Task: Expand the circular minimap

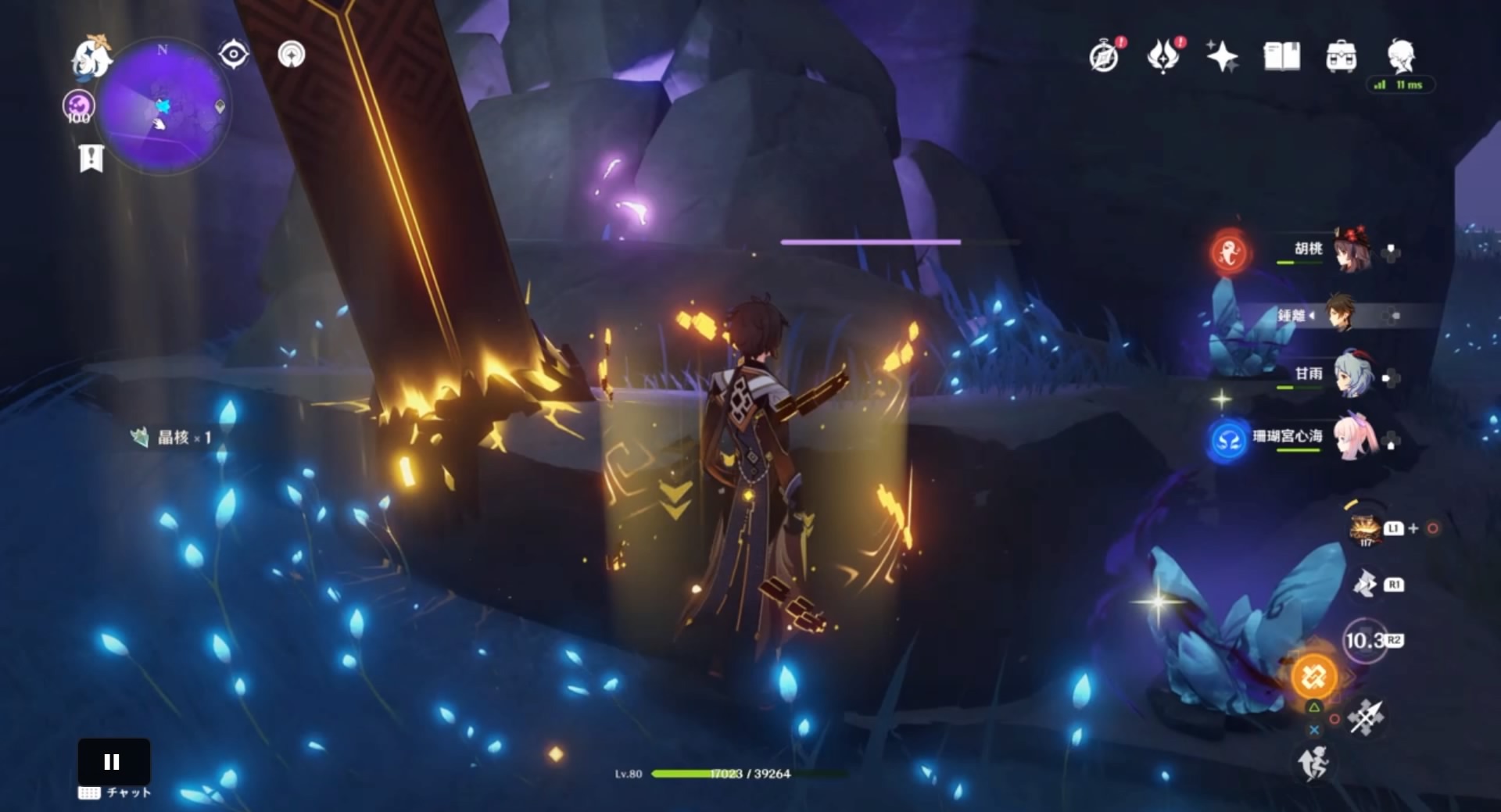Action: click(164, 107)
